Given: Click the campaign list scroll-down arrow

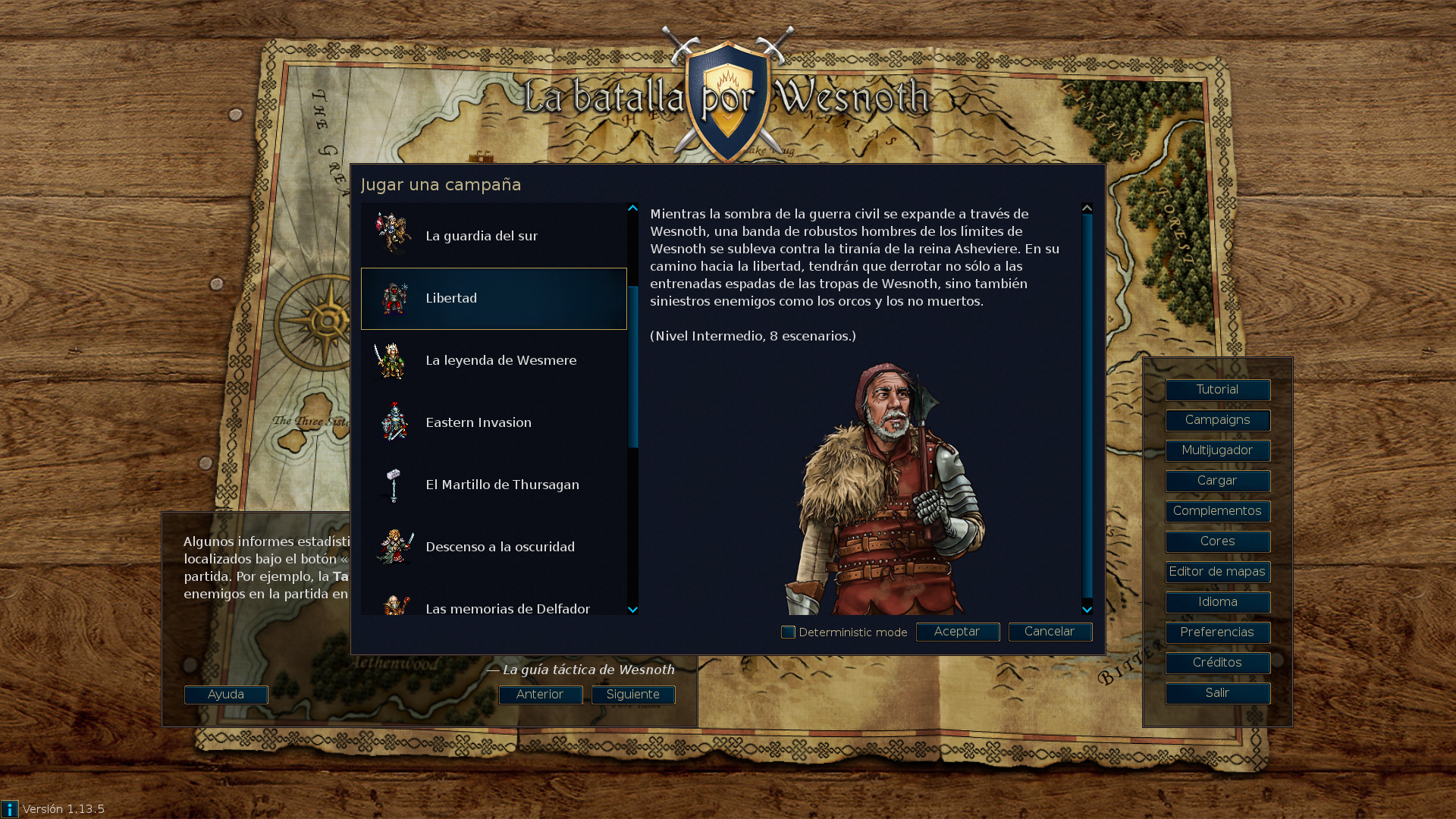Looking at the screenshot, I should (x=632, y=610).
